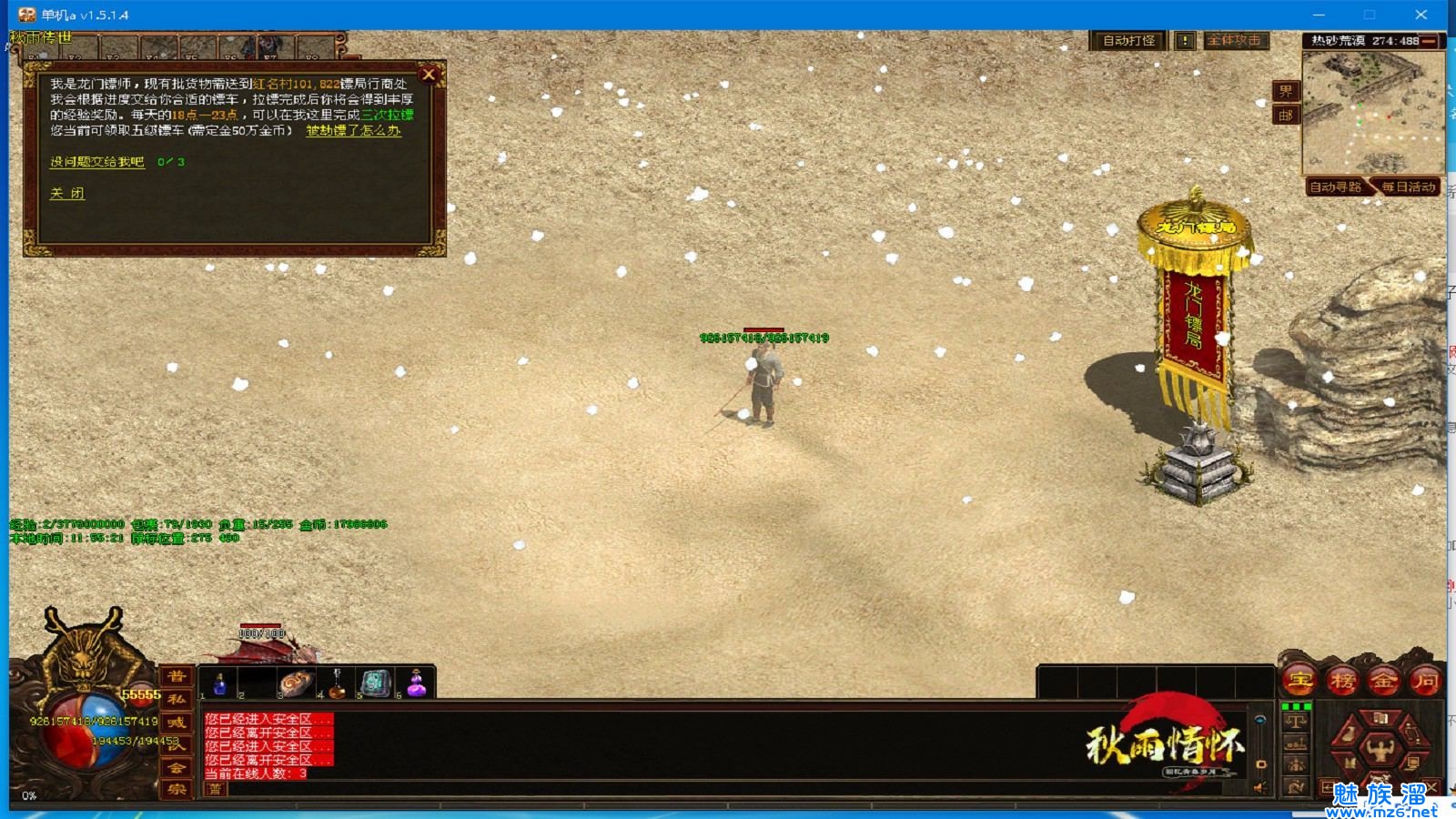Screen dimensions: 1456x819
Task: Collapse the minimap with the minus button
Action: pyautogui.click(x=1429, y=41)
